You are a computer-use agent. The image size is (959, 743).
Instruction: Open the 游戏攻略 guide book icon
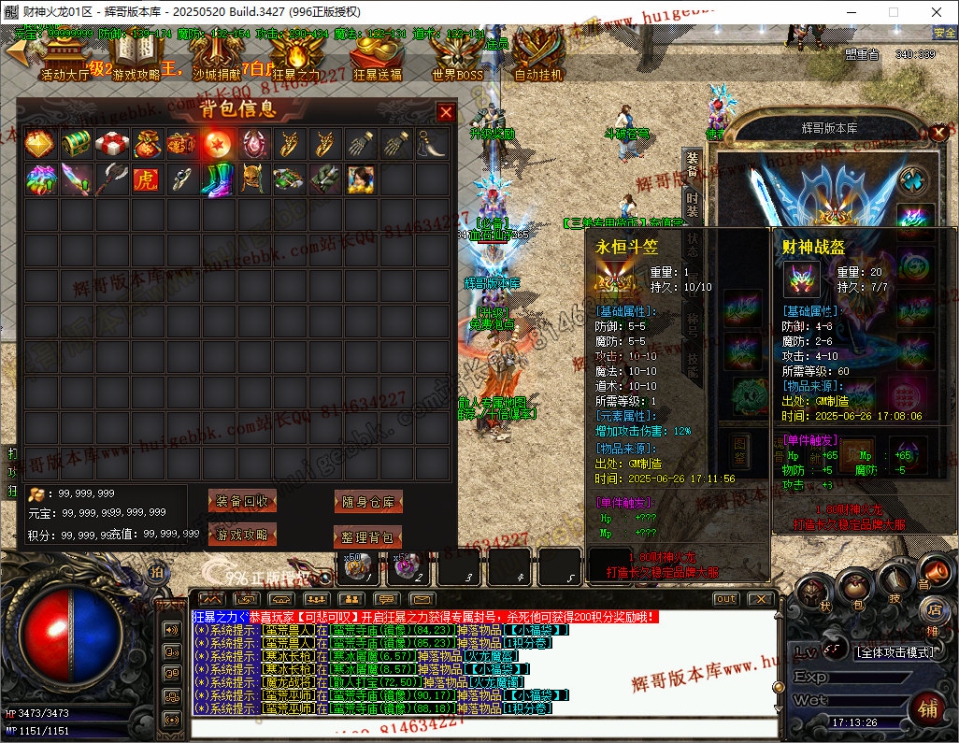point(136,56)
